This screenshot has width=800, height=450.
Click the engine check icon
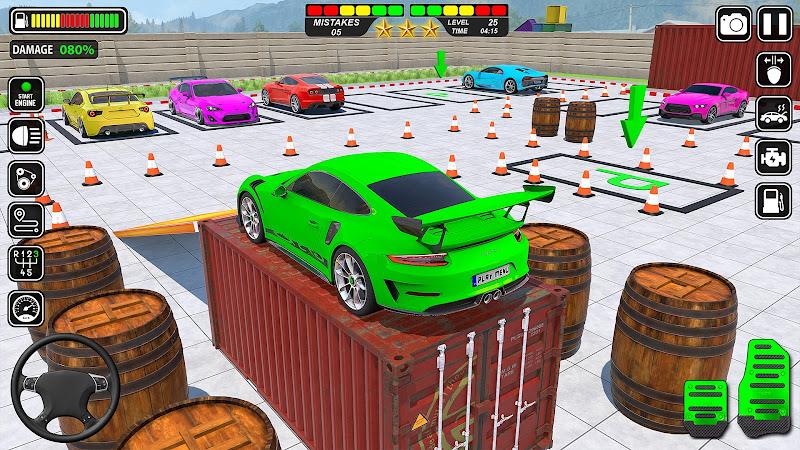tap(772, 155)
